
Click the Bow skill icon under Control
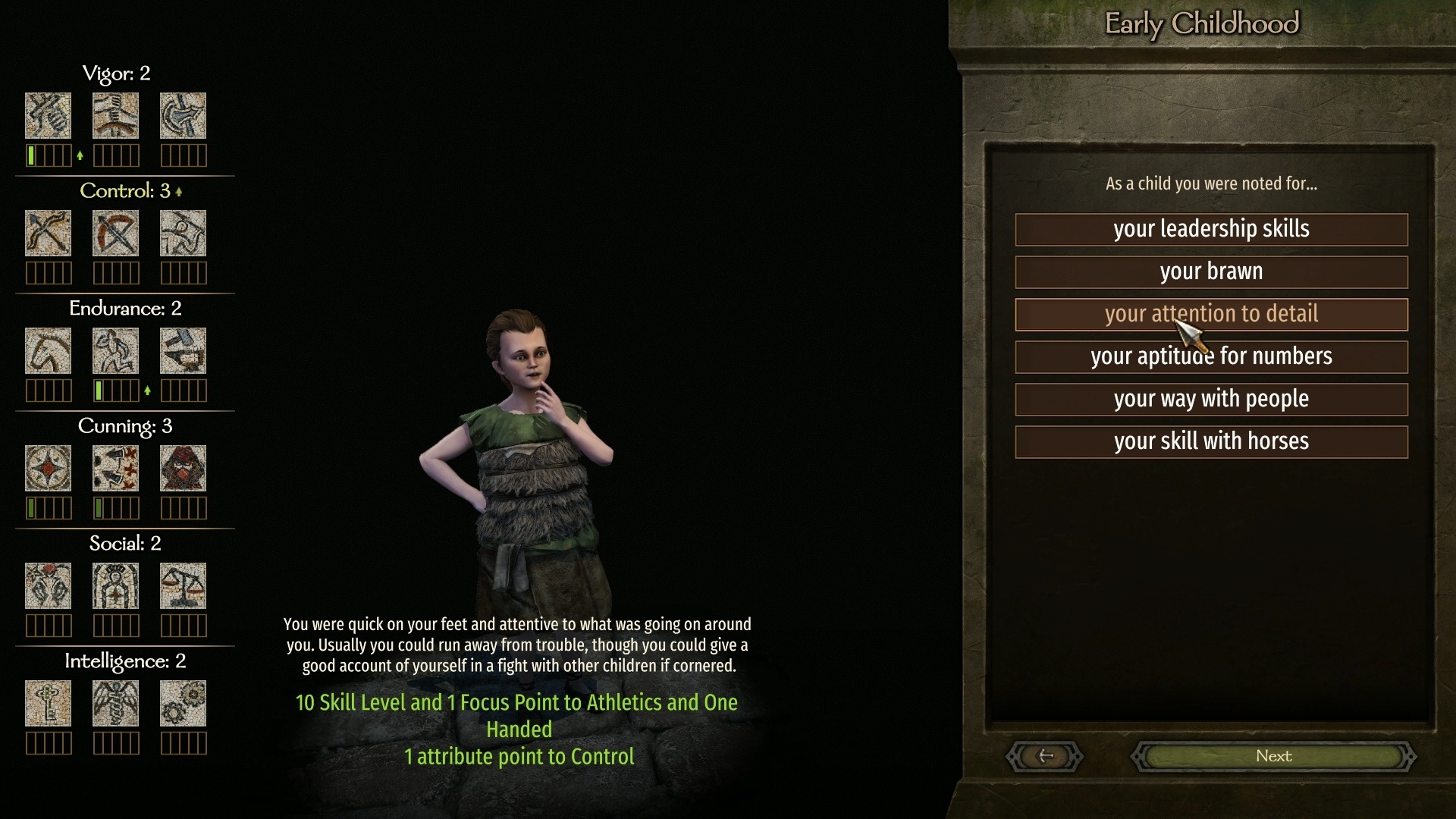click(48, 233)
